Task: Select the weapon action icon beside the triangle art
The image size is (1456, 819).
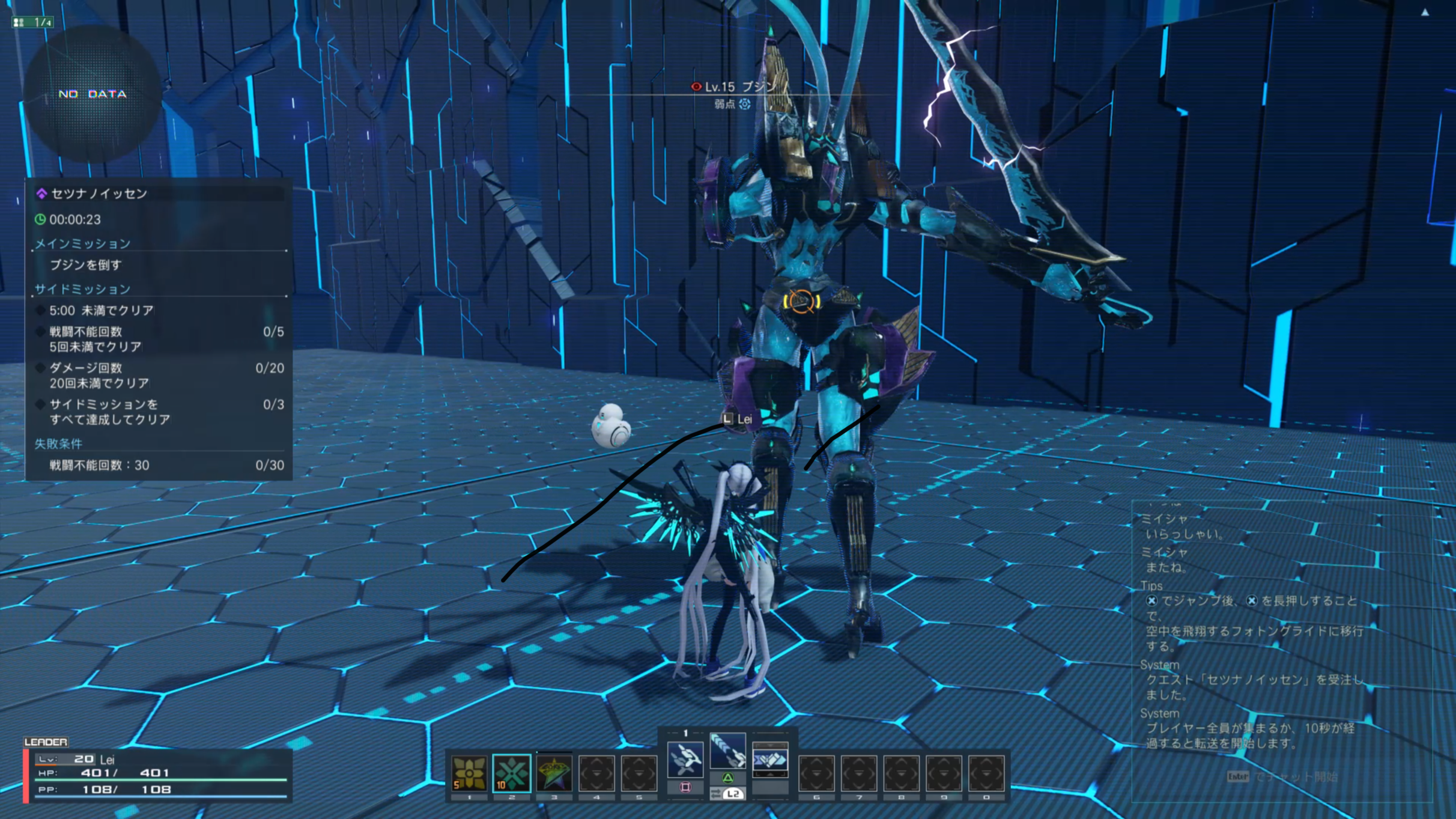Action: pos(769,760)
